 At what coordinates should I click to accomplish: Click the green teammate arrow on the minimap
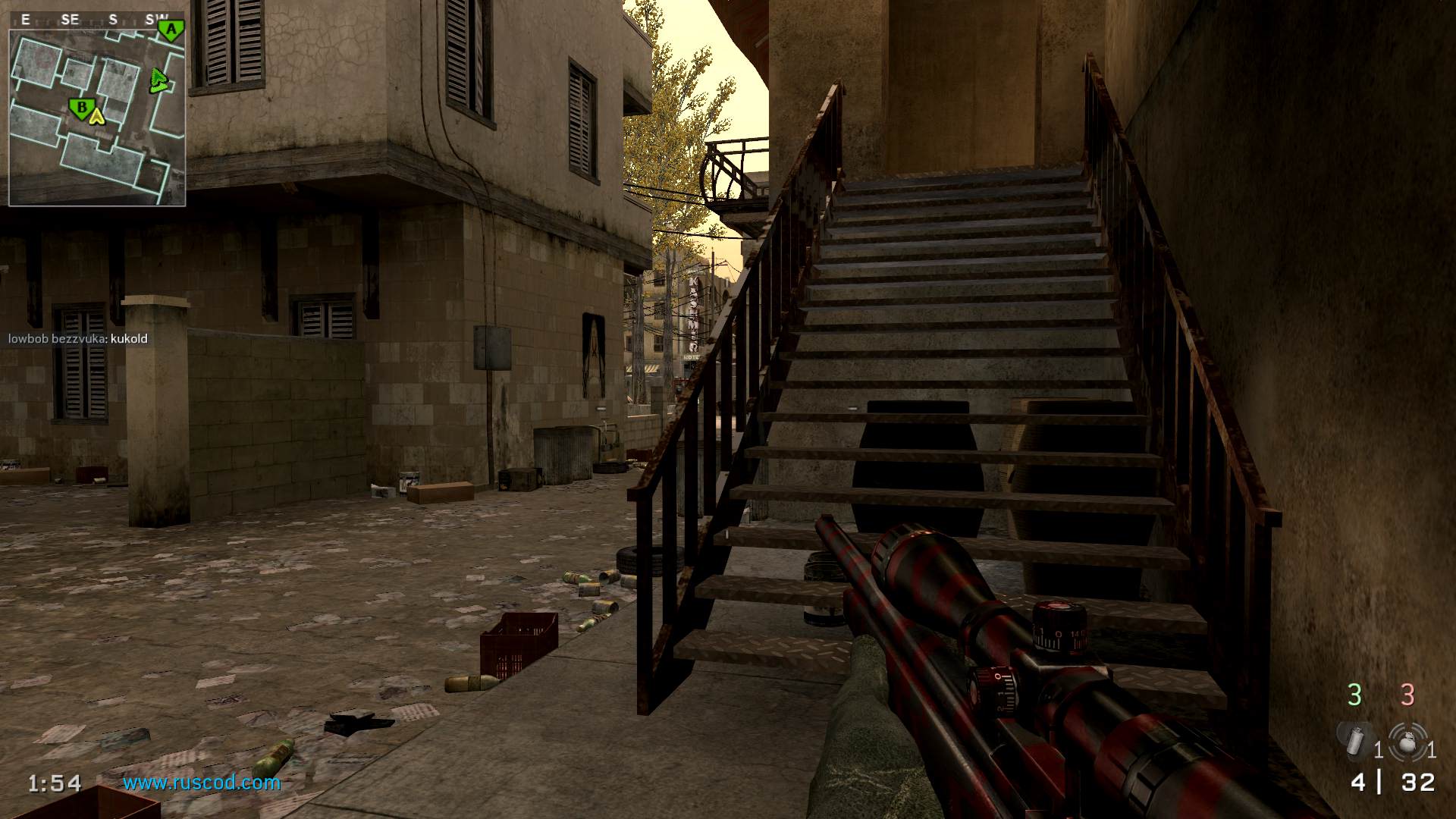pos(158,80)
